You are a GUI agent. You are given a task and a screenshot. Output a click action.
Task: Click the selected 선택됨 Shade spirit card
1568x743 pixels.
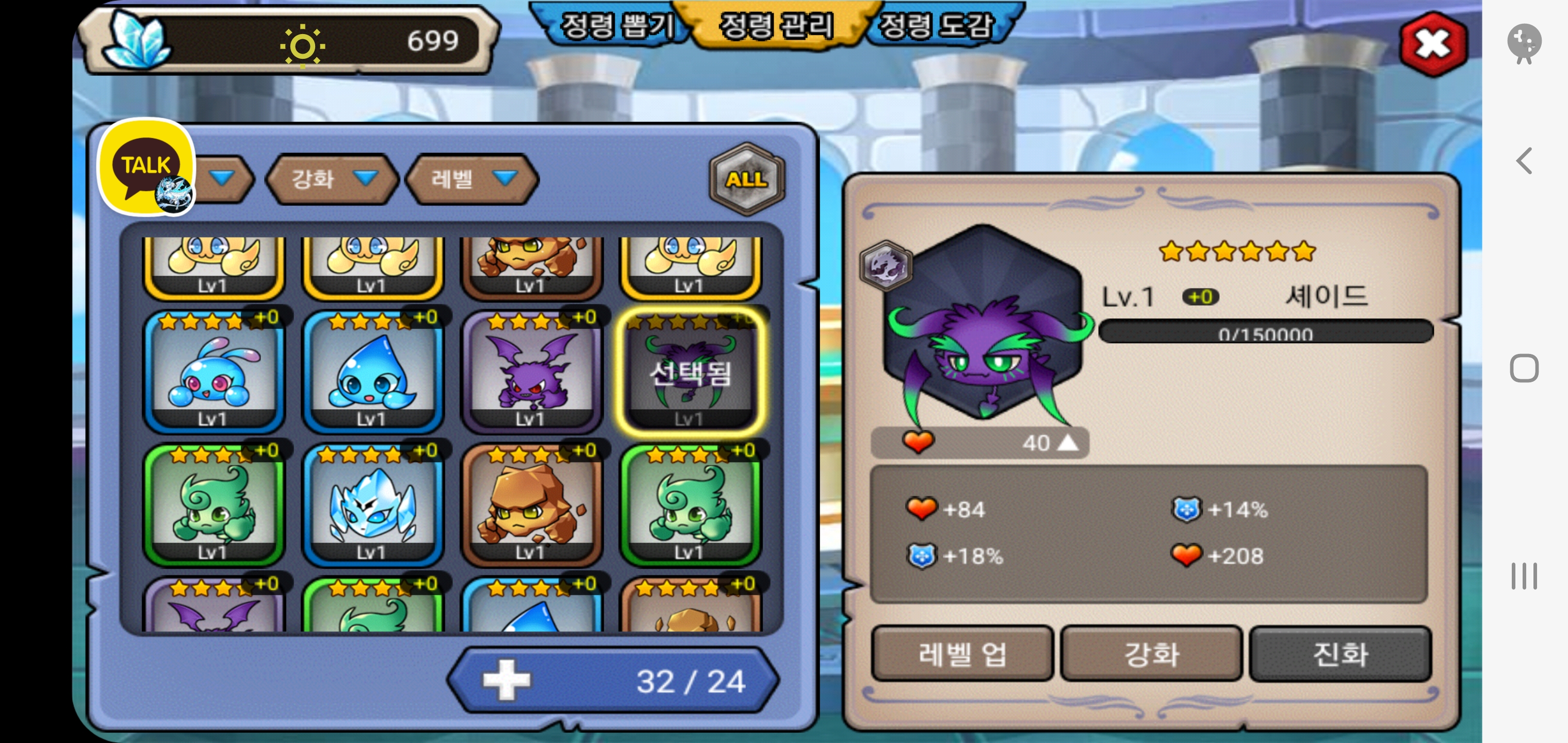pos(690,372)
